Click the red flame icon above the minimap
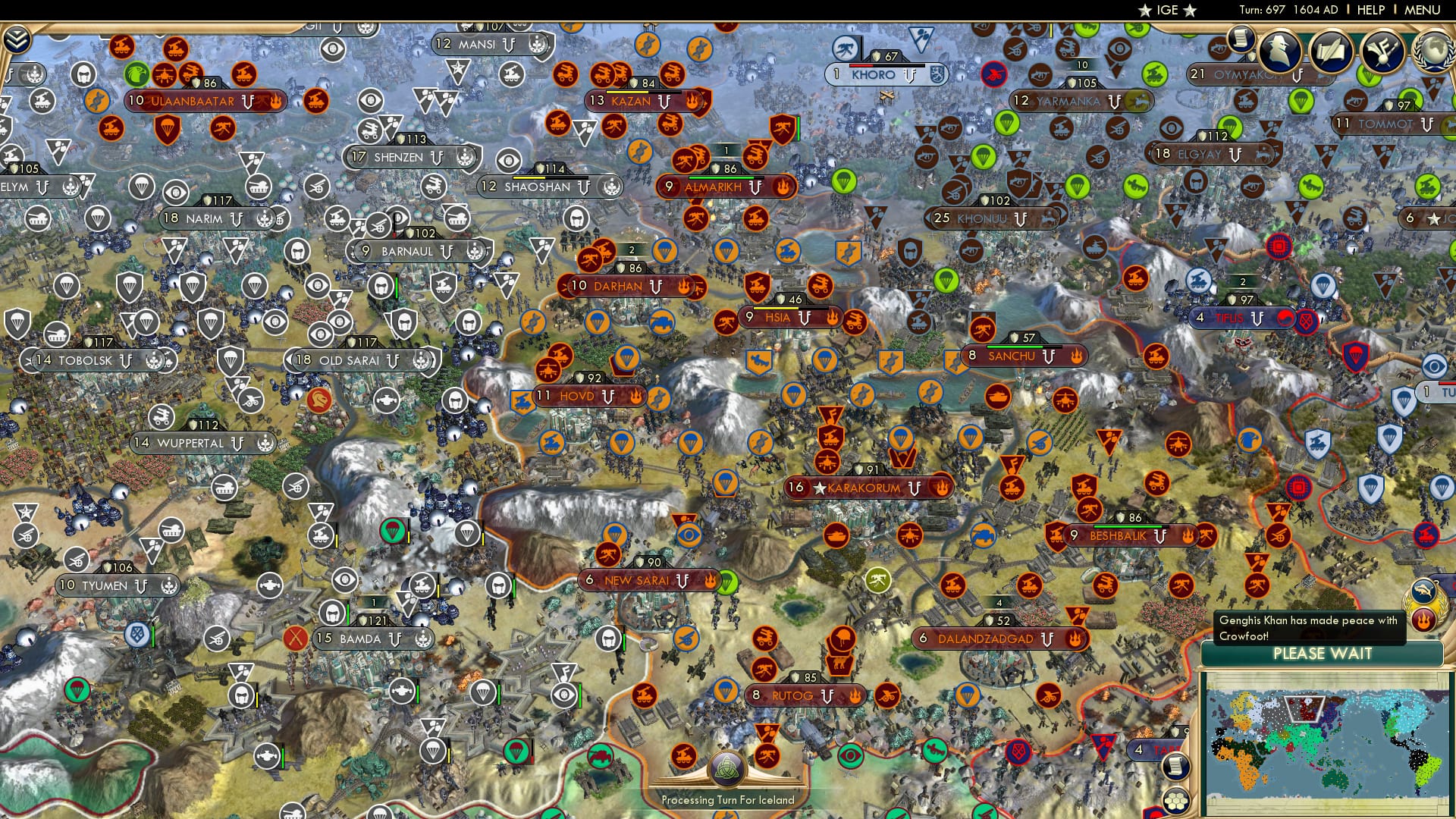This screenshot has width=1456, height=819. pyautogui.click(x=1423, y=620)
